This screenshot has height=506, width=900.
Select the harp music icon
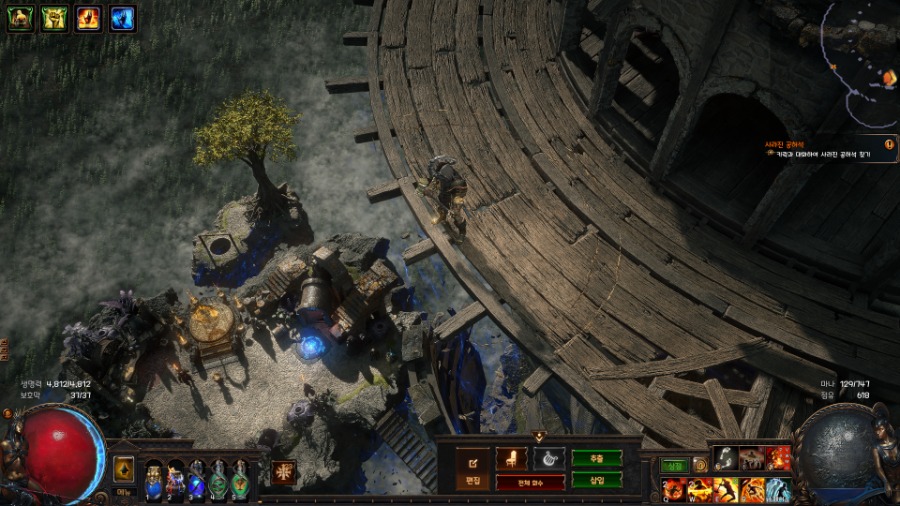[548, 458]
